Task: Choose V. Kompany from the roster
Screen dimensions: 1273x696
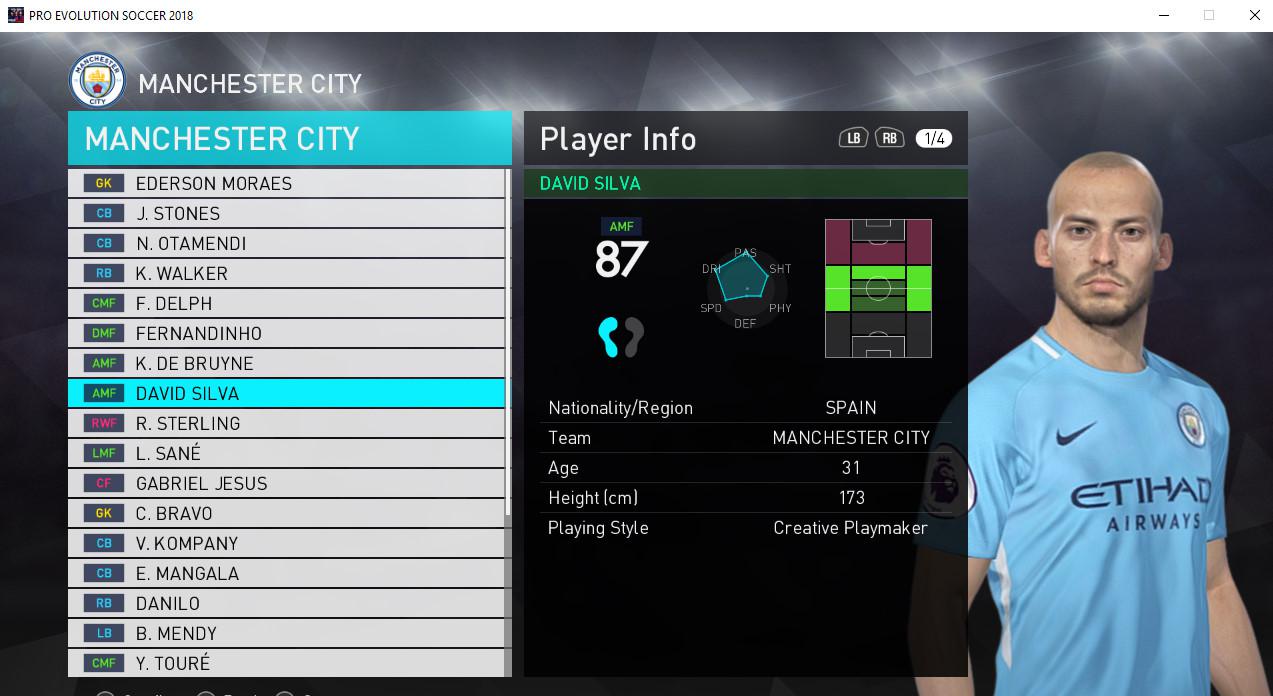Action: coord(287,543)
